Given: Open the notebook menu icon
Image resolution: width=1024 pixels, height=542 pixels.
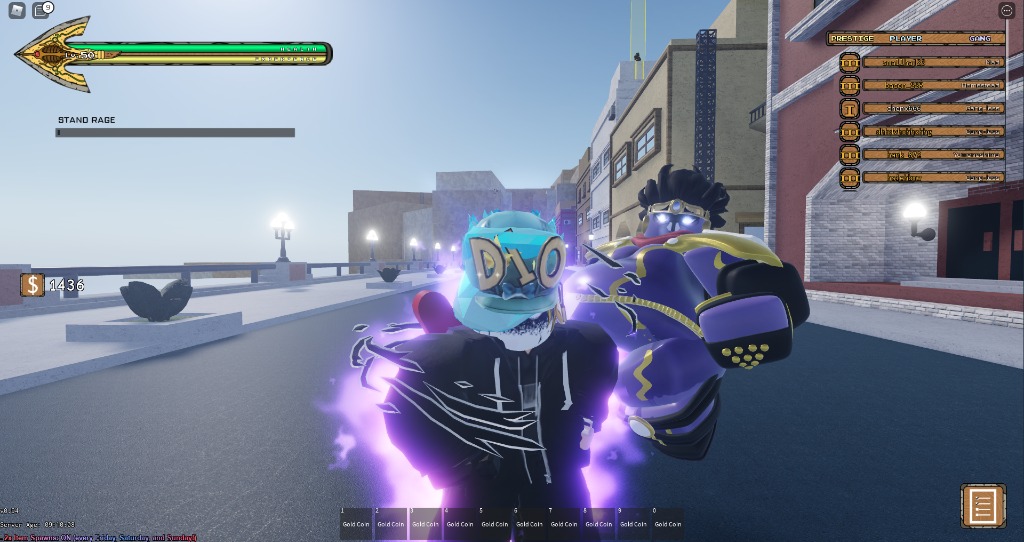Looking at the screenshot, I should click(x=983, y=507).
